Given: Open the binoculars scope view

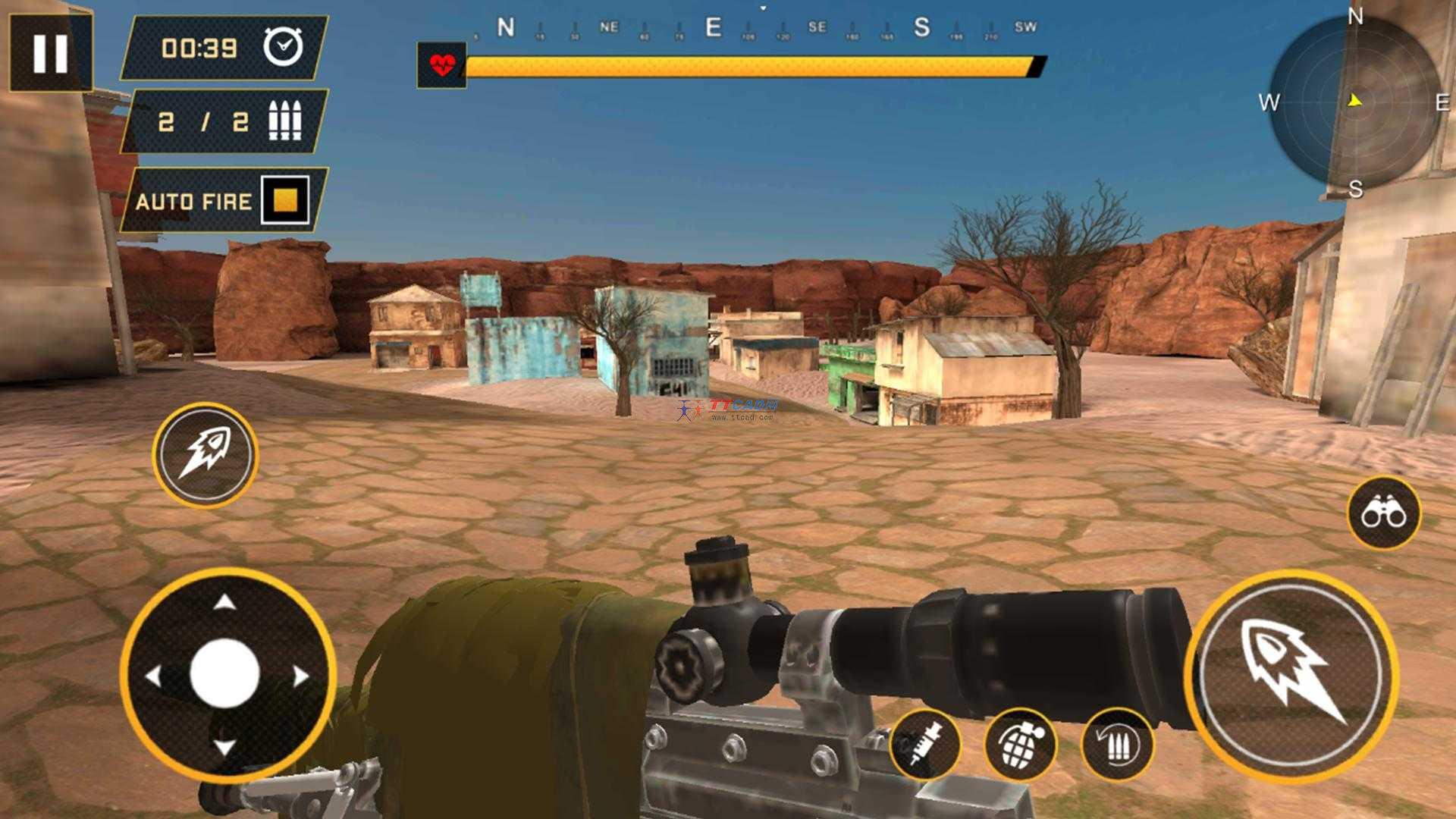Looking at the screenshot, I should pos(1383,513).
